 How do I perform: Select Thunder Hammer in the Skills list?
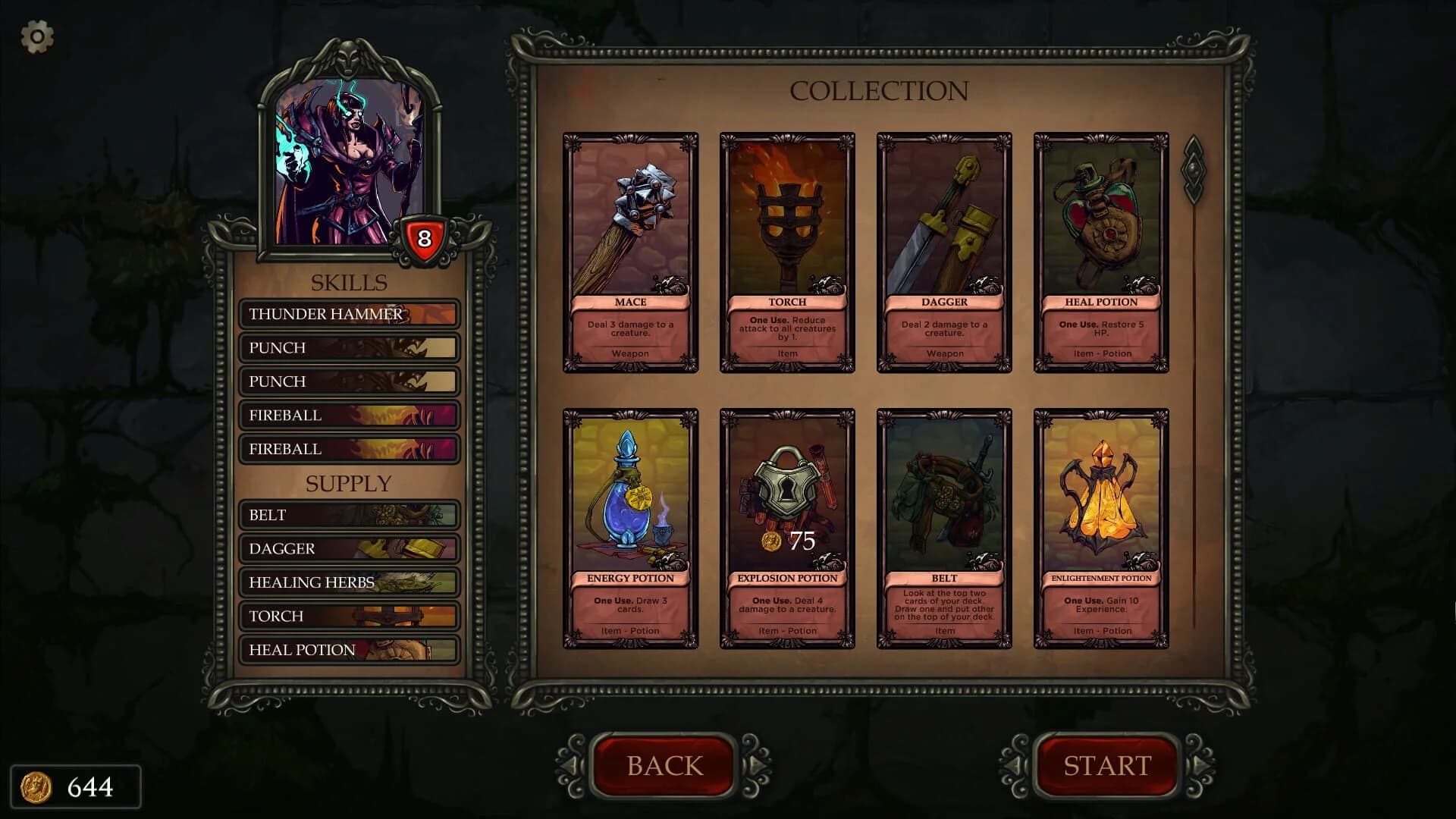(x=349, y=314)
